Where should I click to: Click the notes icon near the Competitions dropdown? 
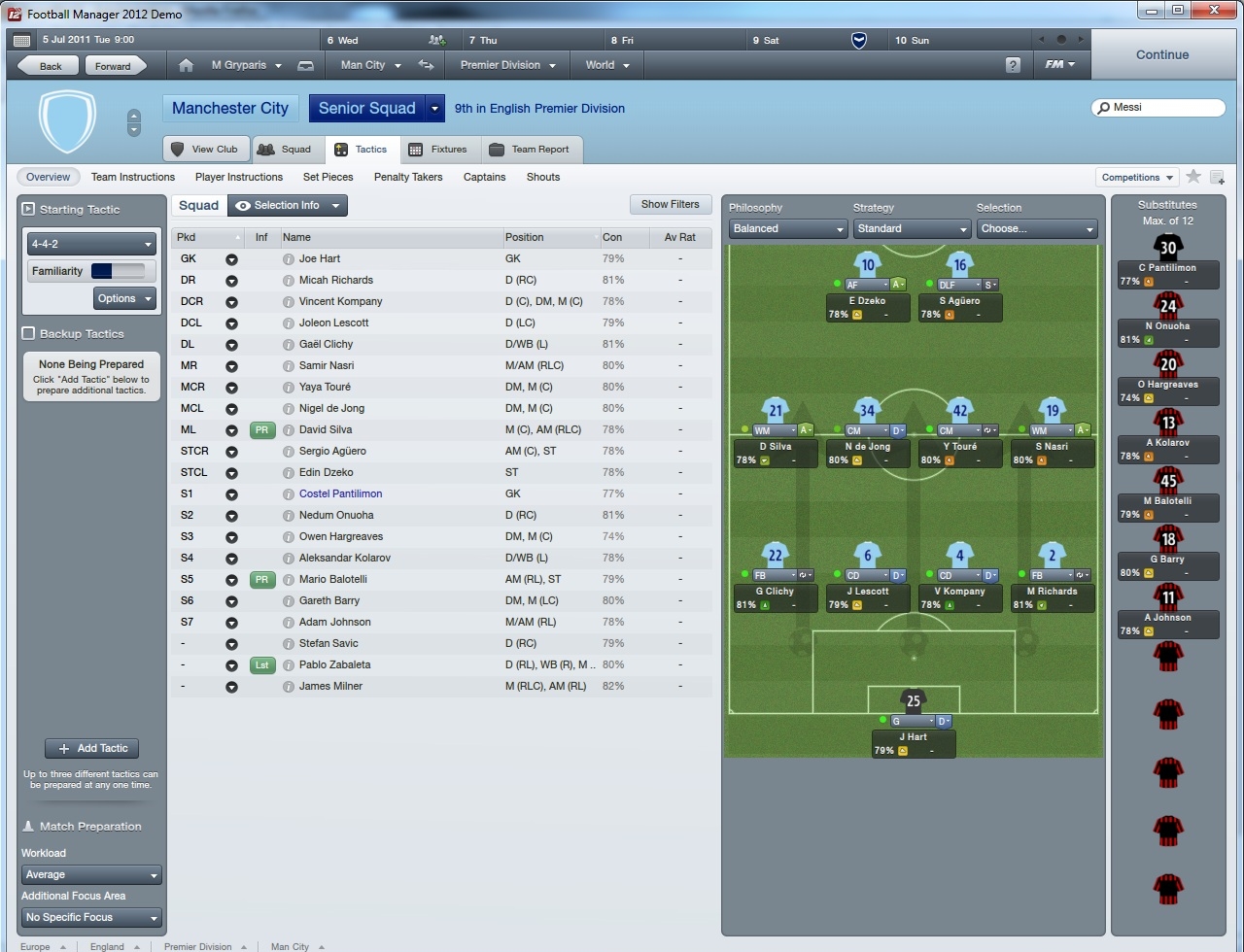click(x=1217, y=179)
